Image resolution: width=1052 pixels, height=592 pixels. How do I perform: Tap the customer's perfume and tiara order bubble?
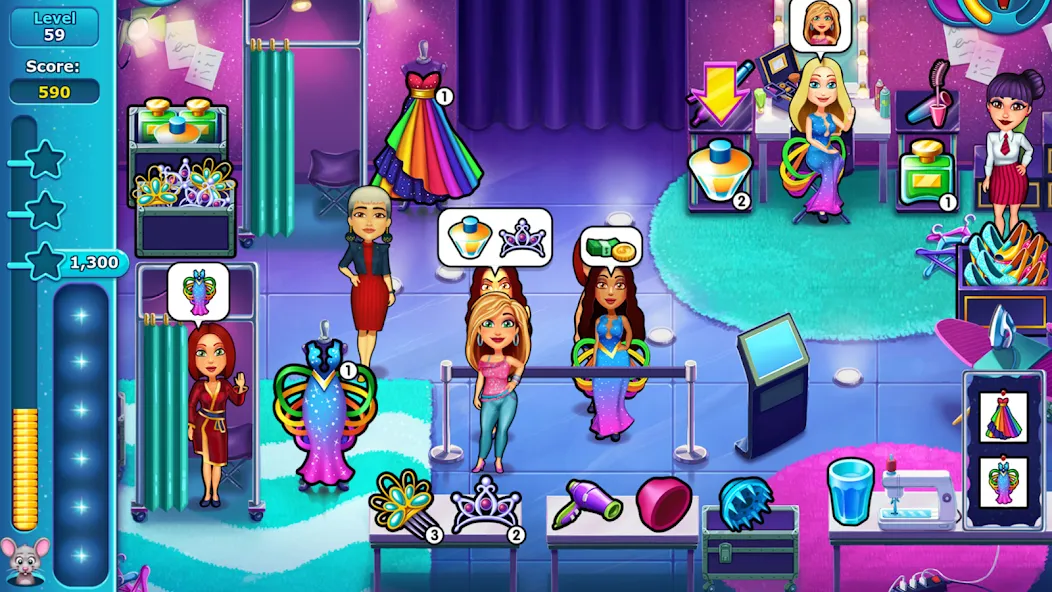[x=495, y=235]
